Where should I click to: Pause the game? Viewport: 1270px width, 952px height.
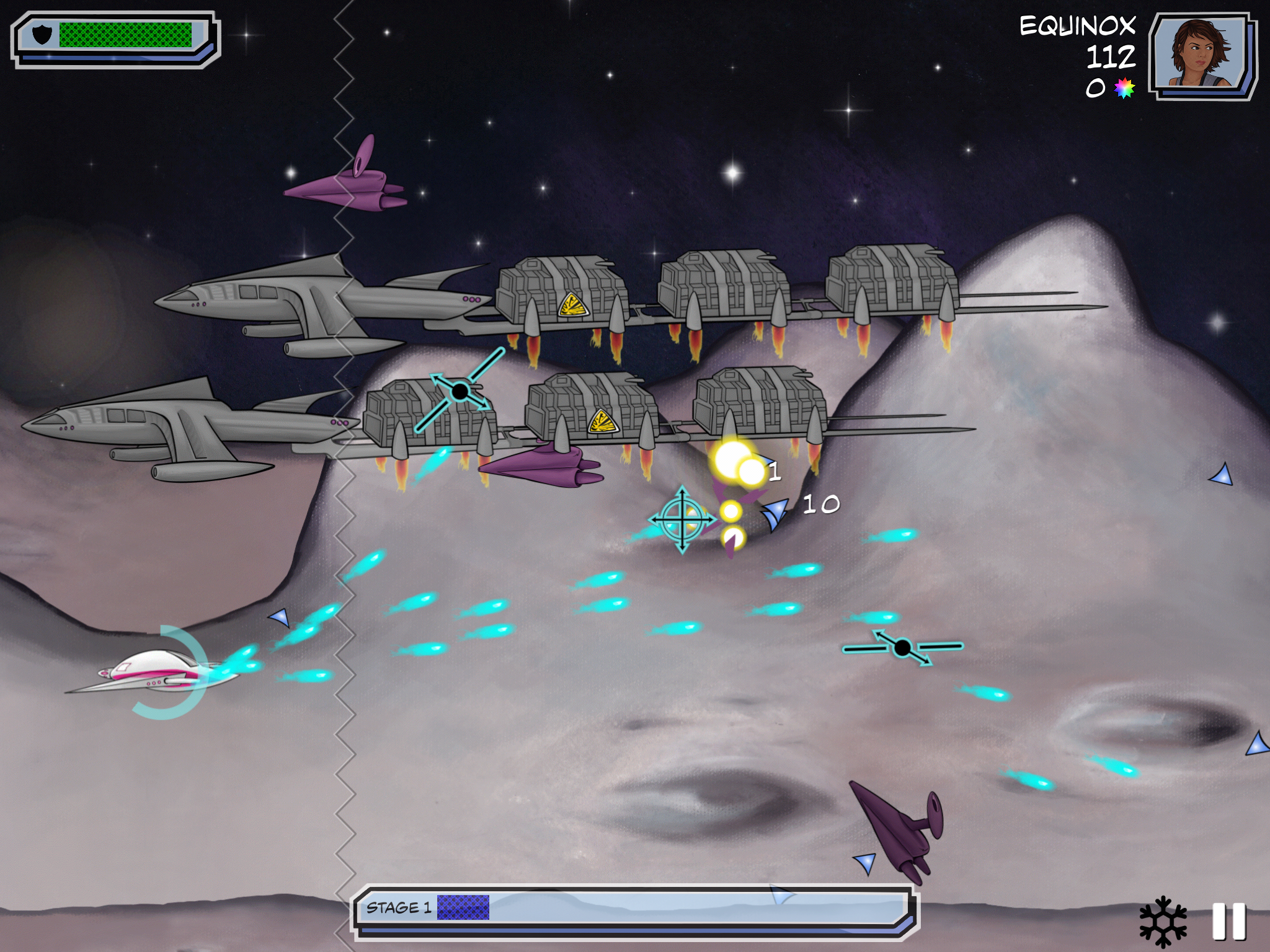(x=1228, y=921)
